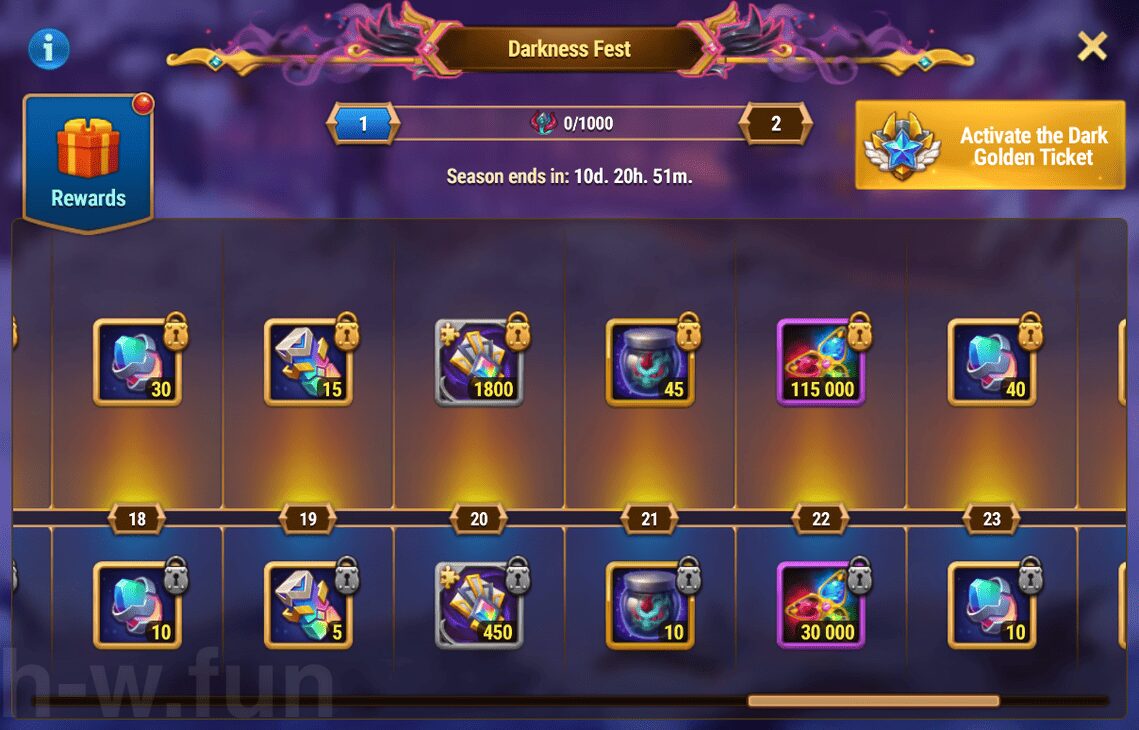Select the golden 45 jar reward
The image size is (1139, 730).
tap(650, 362)
